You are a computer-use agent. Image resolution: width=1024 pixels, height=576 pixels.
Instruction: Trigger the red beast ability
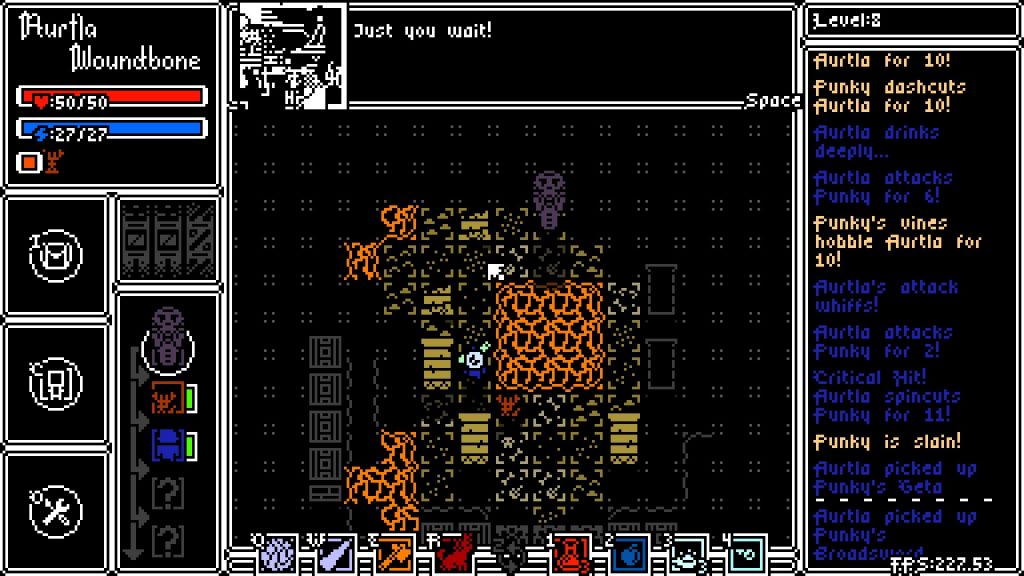[x=453, y=554]
